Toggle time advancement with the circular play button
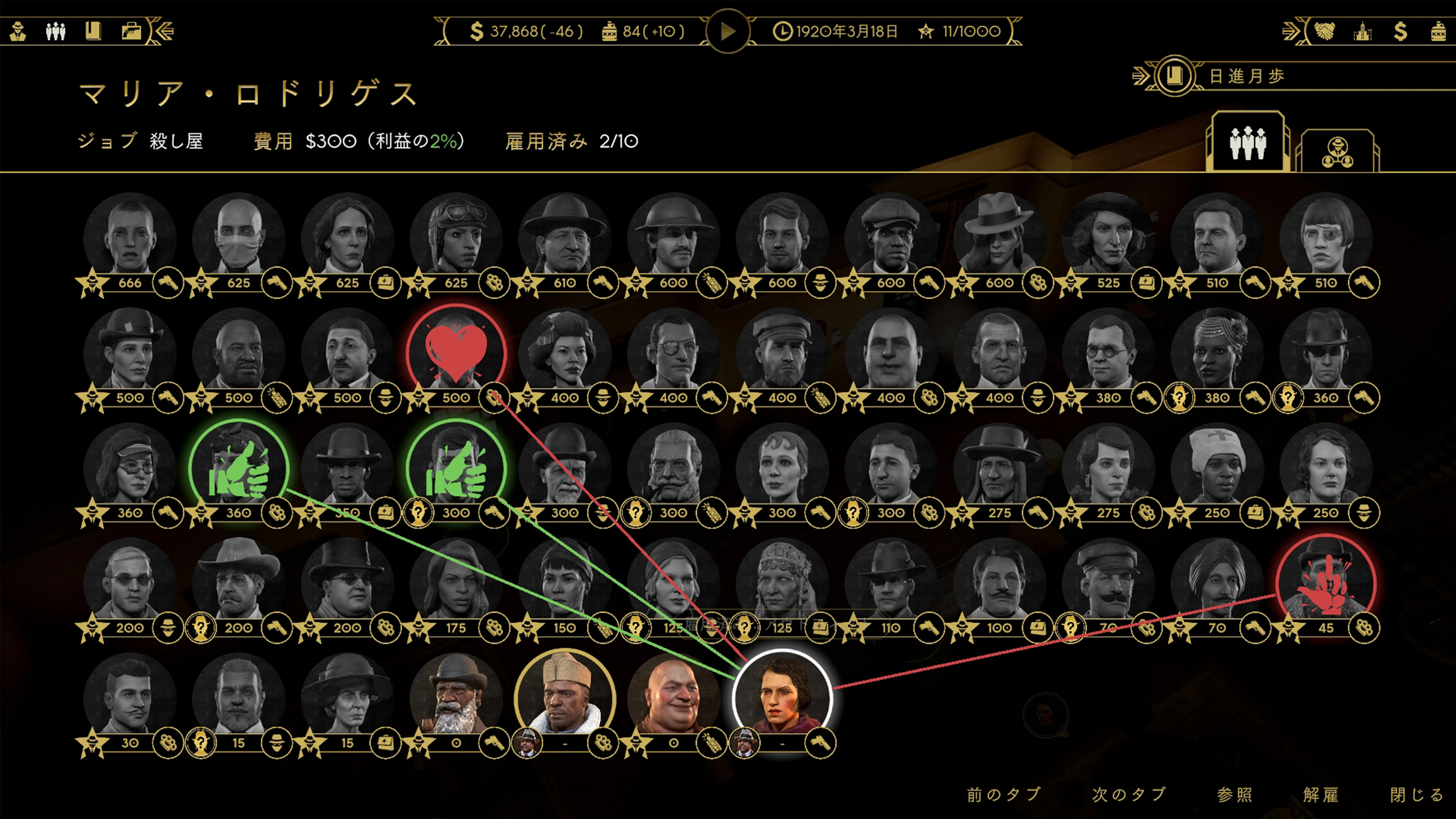The height and width of the screenshot is (819, 1456). point(728,31)
